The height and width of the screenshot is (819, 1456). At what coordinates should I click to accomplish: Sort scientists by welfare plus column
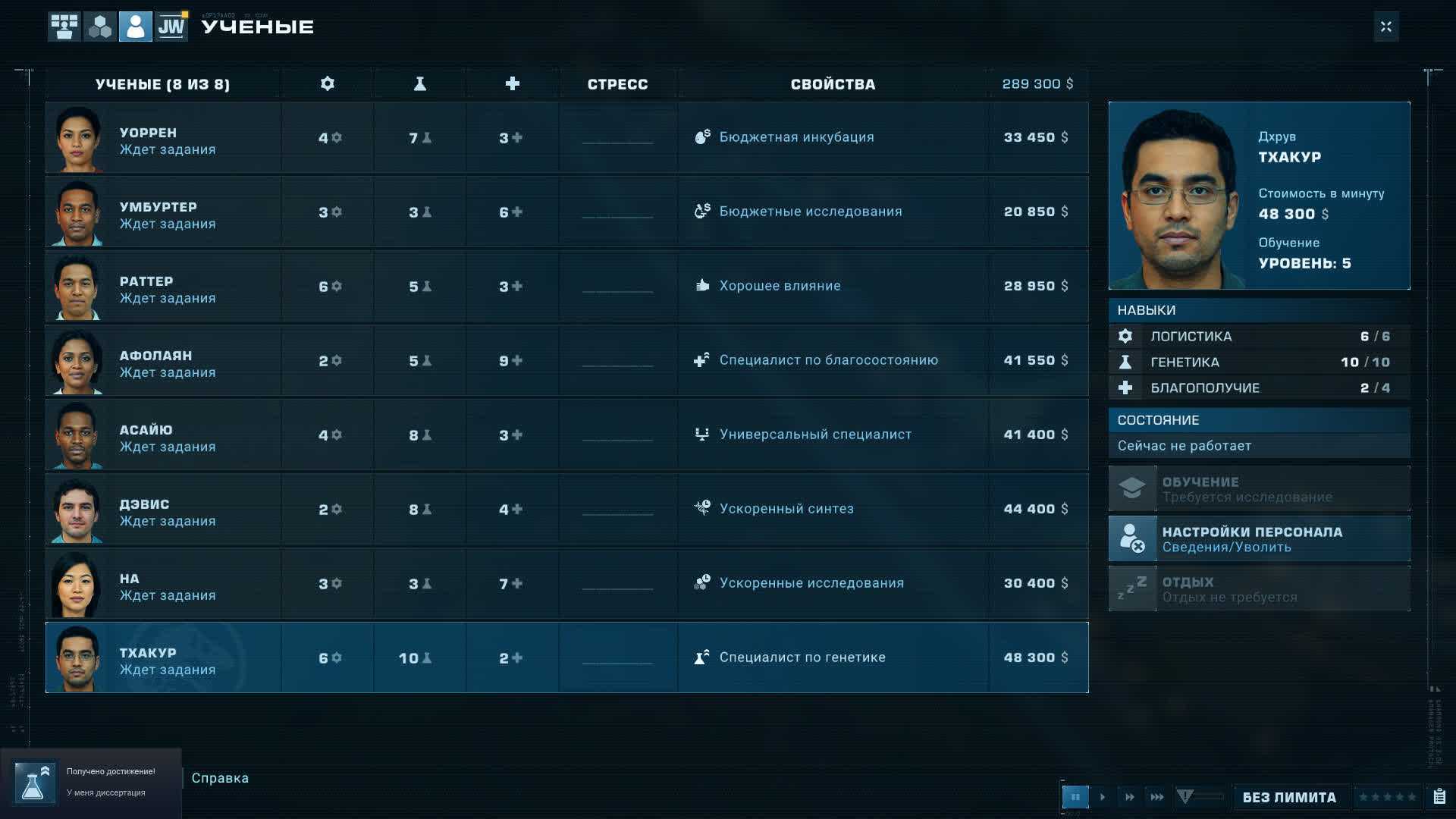coord(513,84)
